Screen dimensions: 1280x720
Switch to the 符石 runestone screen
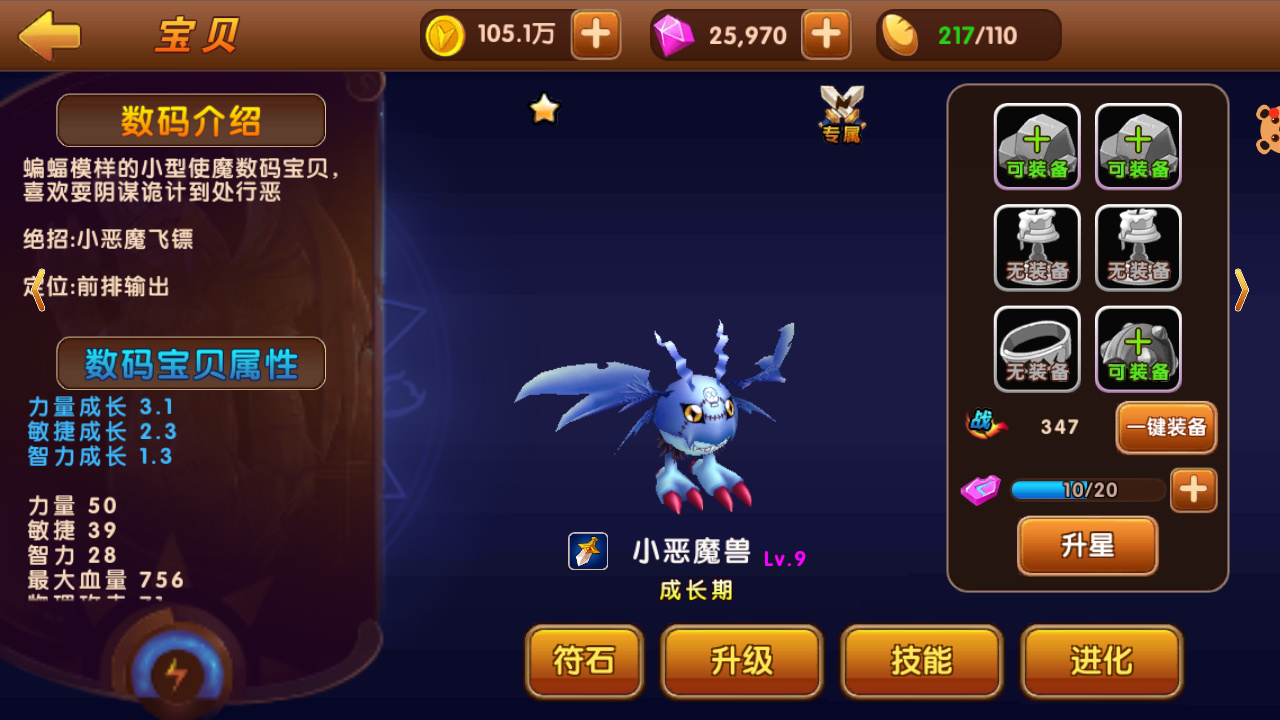click(x=584, y=661)
